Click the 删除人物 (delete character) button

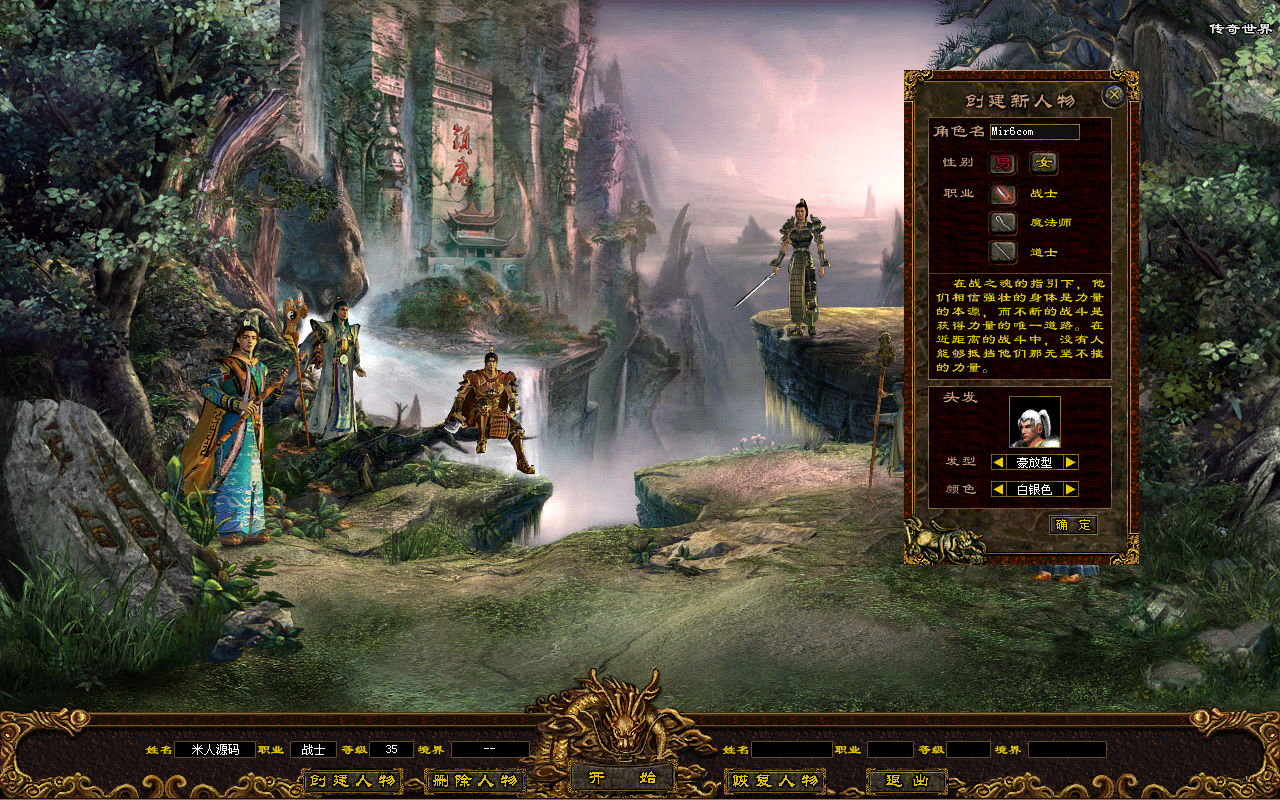pyautogui.click(x=474, y=781)
